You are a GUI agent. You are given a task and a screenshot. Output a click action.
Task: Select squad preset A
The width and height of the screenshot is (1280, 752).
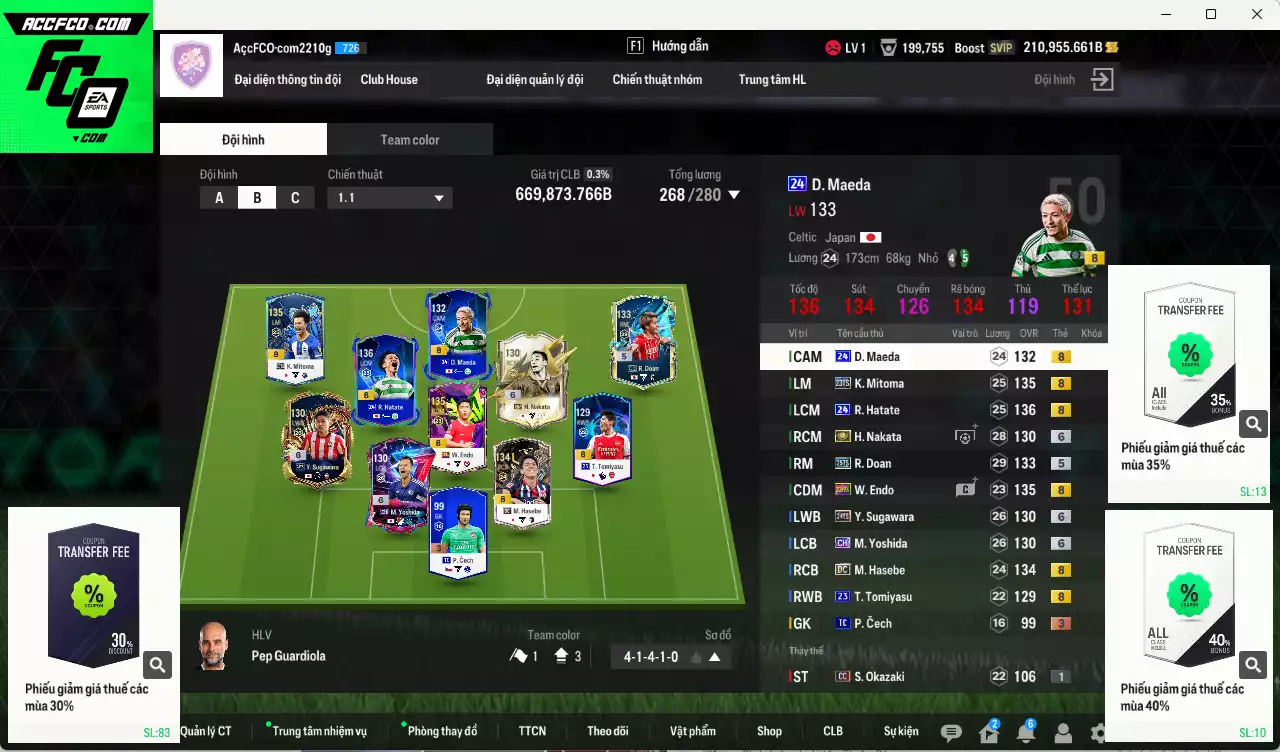[x=219, y=198]
